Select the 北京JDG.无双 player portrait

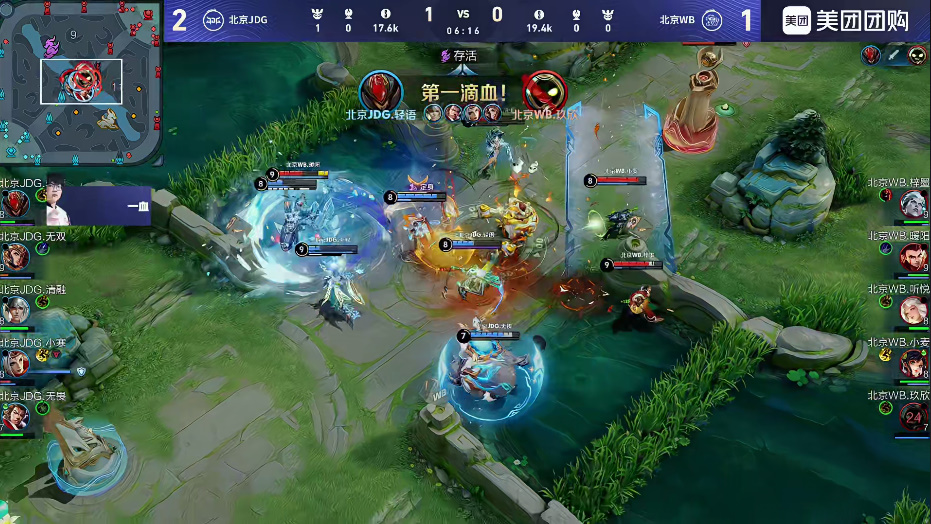coord(15,258)
